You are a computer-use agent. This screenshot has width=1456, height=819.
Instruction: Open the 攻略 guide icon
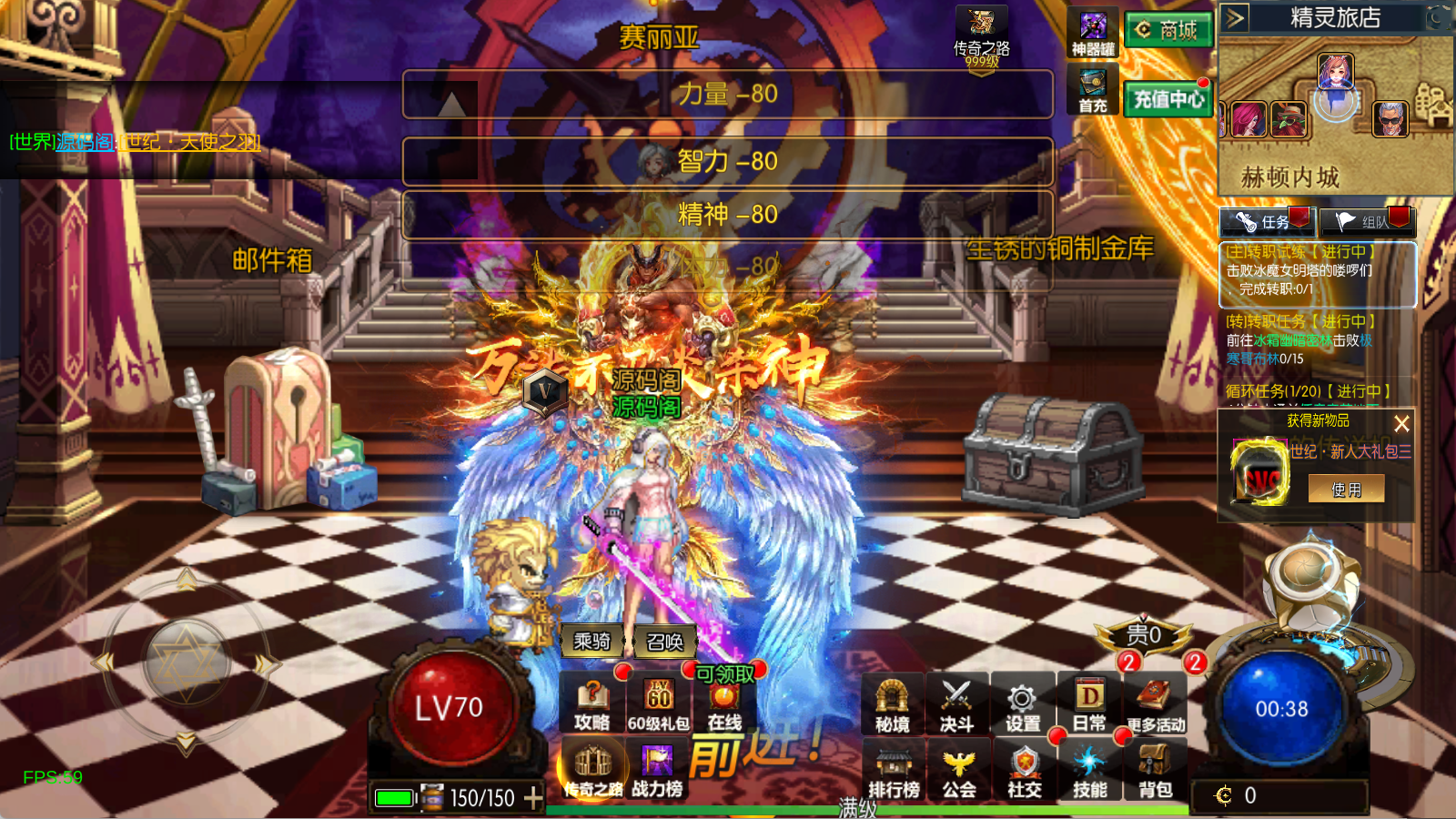(591, 704)
